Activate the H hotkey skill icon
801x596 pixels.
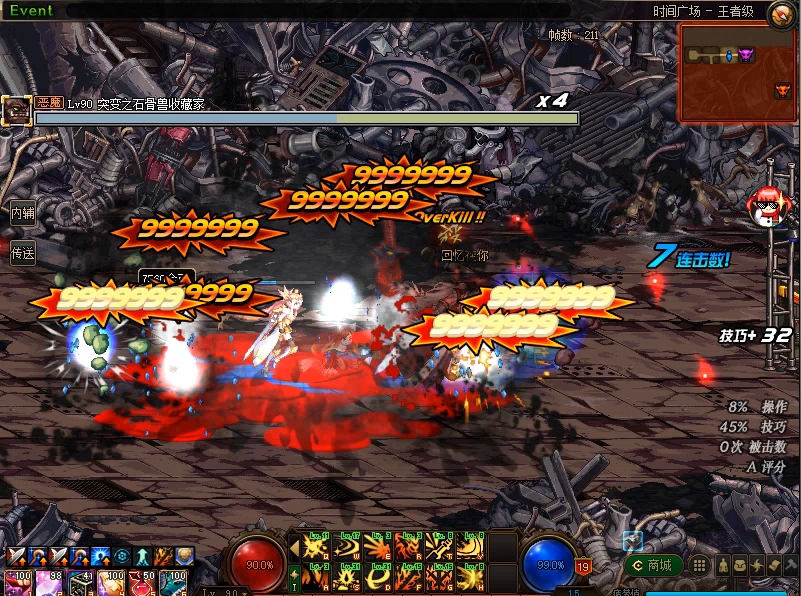tap(471, 579)
